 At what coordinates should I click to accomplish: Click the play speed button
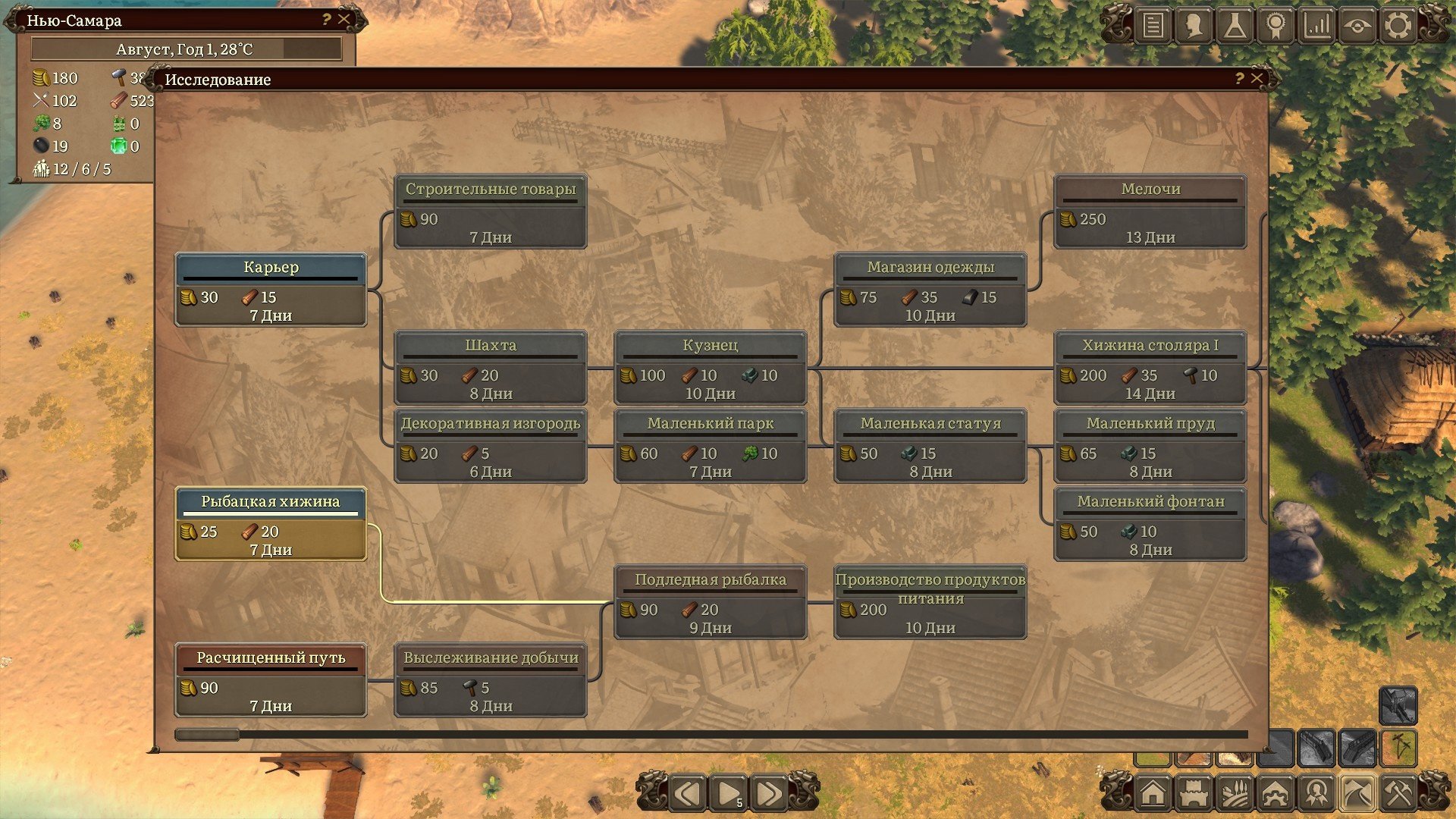[x=728, y=794]
